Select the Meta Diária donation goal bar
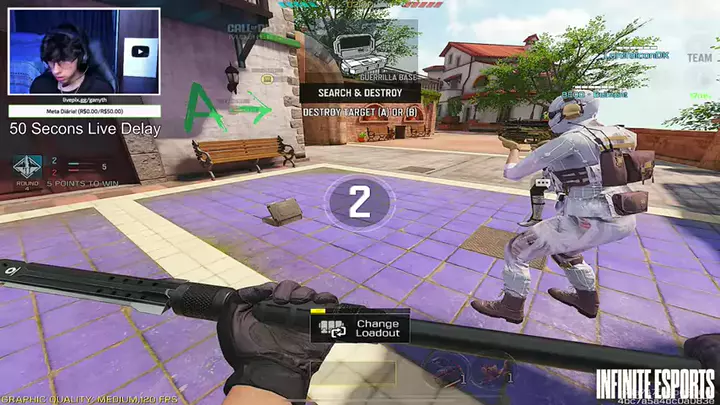720x405 pixels. tap(84, 113)
